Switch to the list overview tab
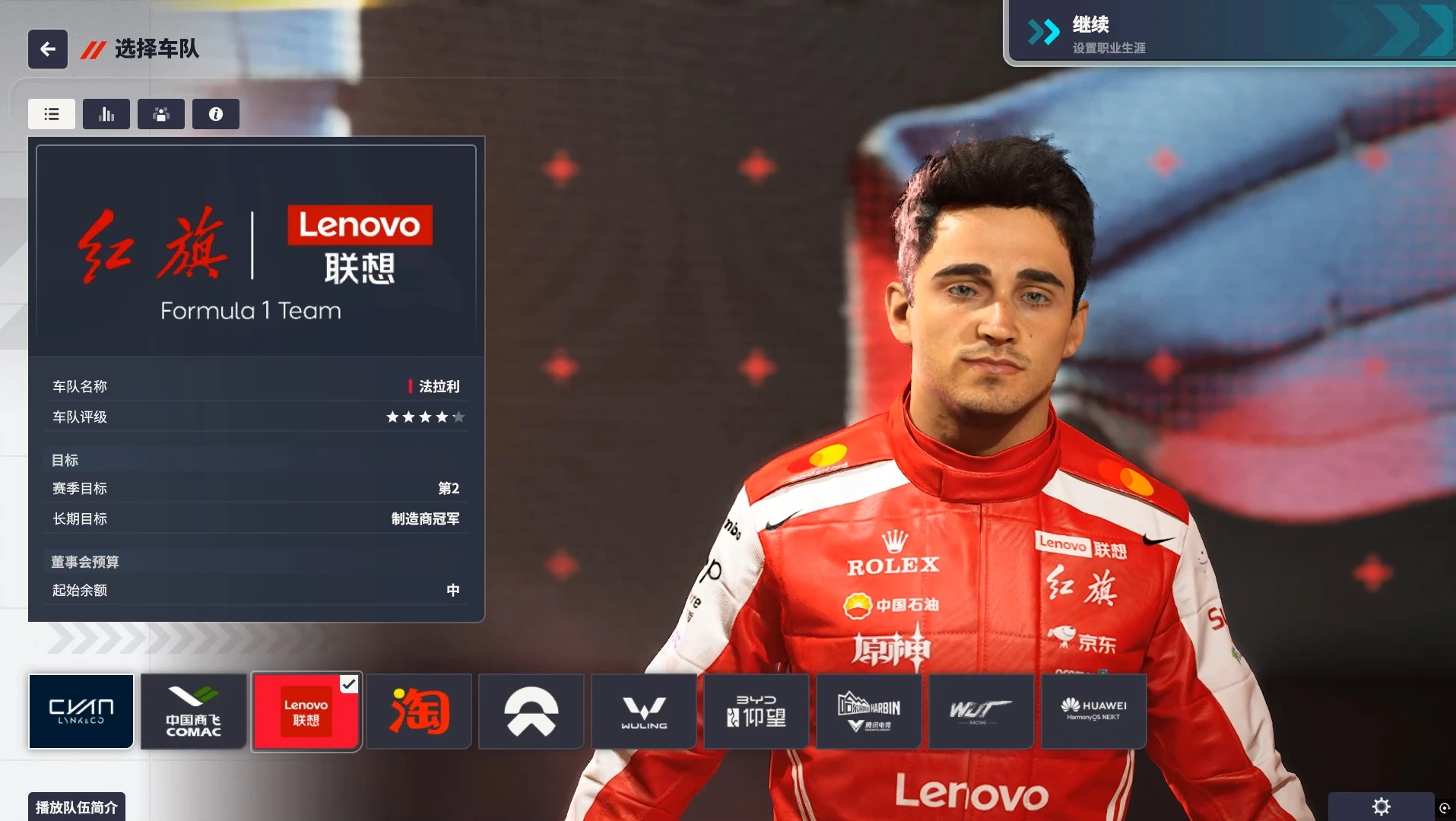Image resolution: width=1456 pixels, height=821 pixels. click(52, 114)
